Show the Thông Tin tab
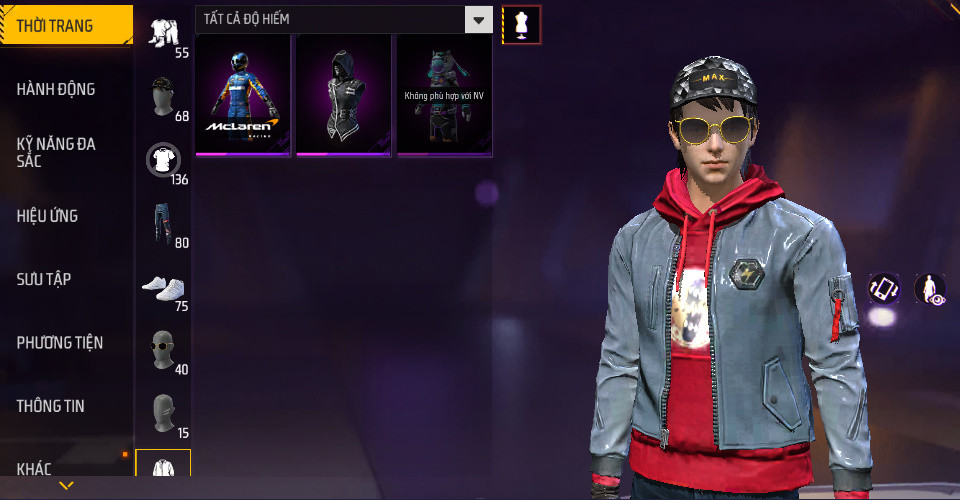The width and height of the screenshot is (960, 500). pyautogui.click(x=50, y=406)
